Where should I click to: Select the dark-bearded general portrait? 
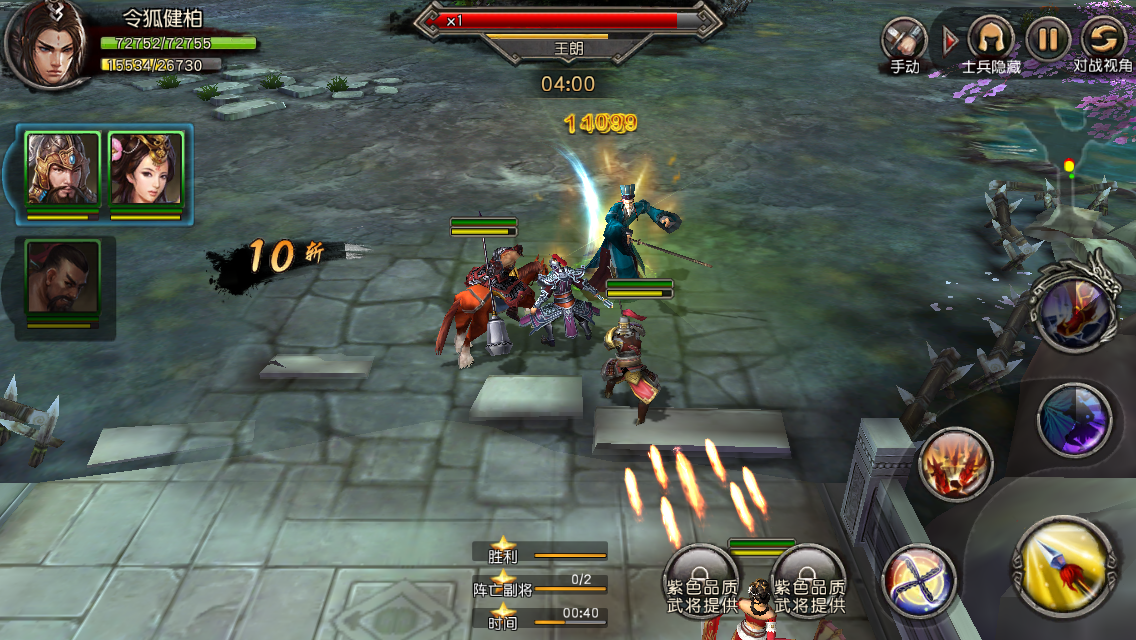62,277
